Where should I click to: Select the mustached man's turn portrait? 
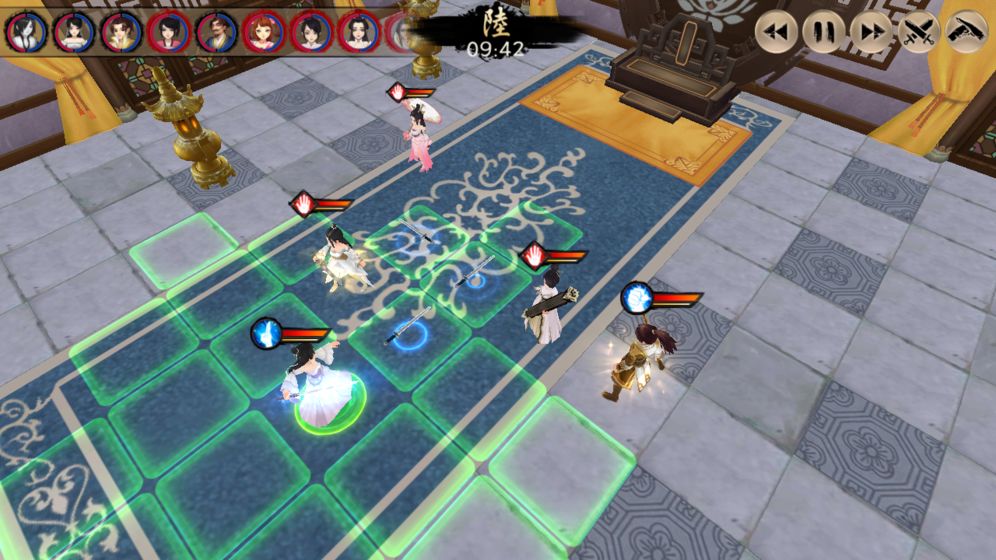click(x=215, y=31)
